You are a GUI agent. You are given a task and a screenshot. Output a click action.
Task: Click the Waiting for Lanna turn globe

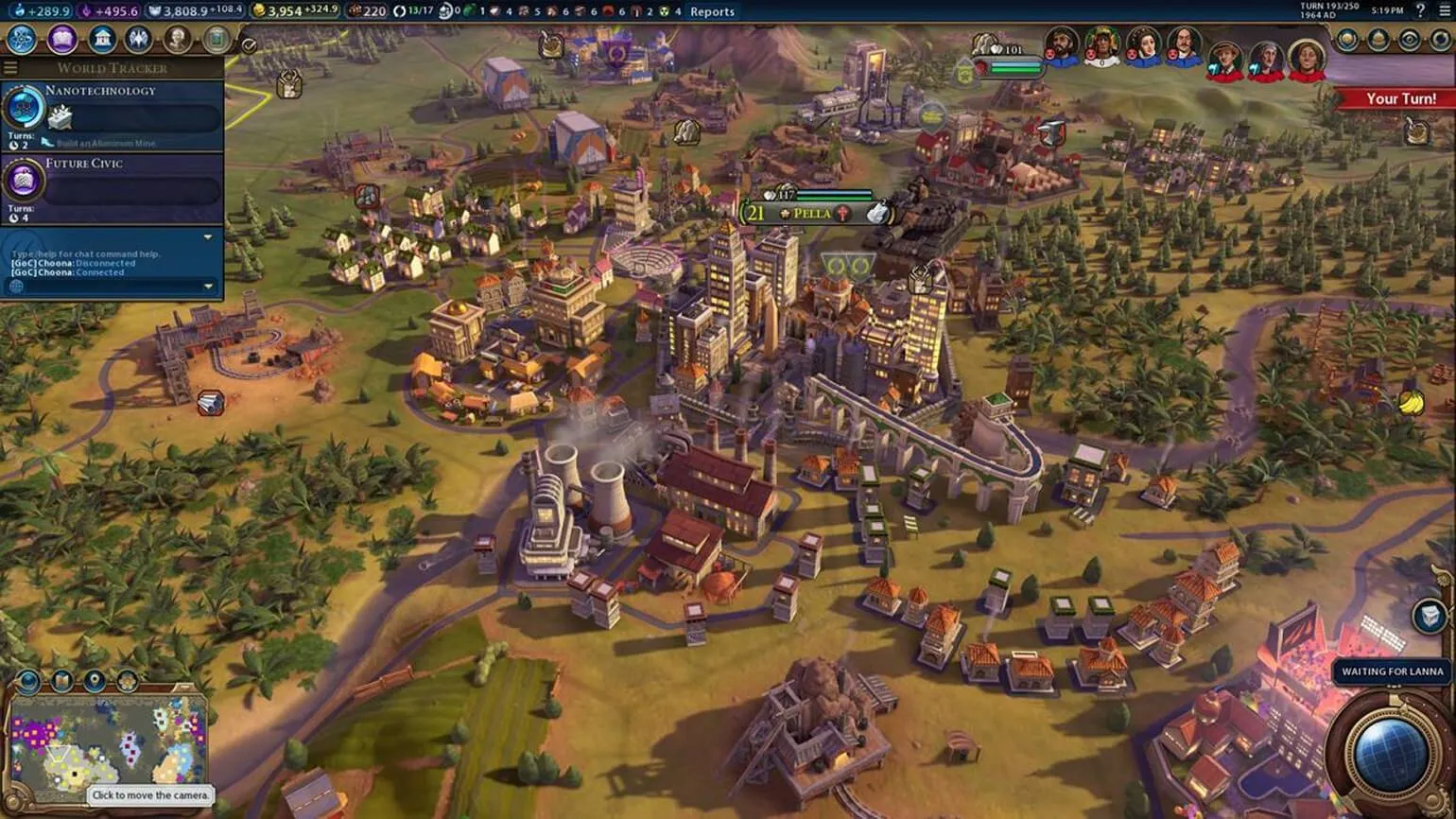point(1389,754)
